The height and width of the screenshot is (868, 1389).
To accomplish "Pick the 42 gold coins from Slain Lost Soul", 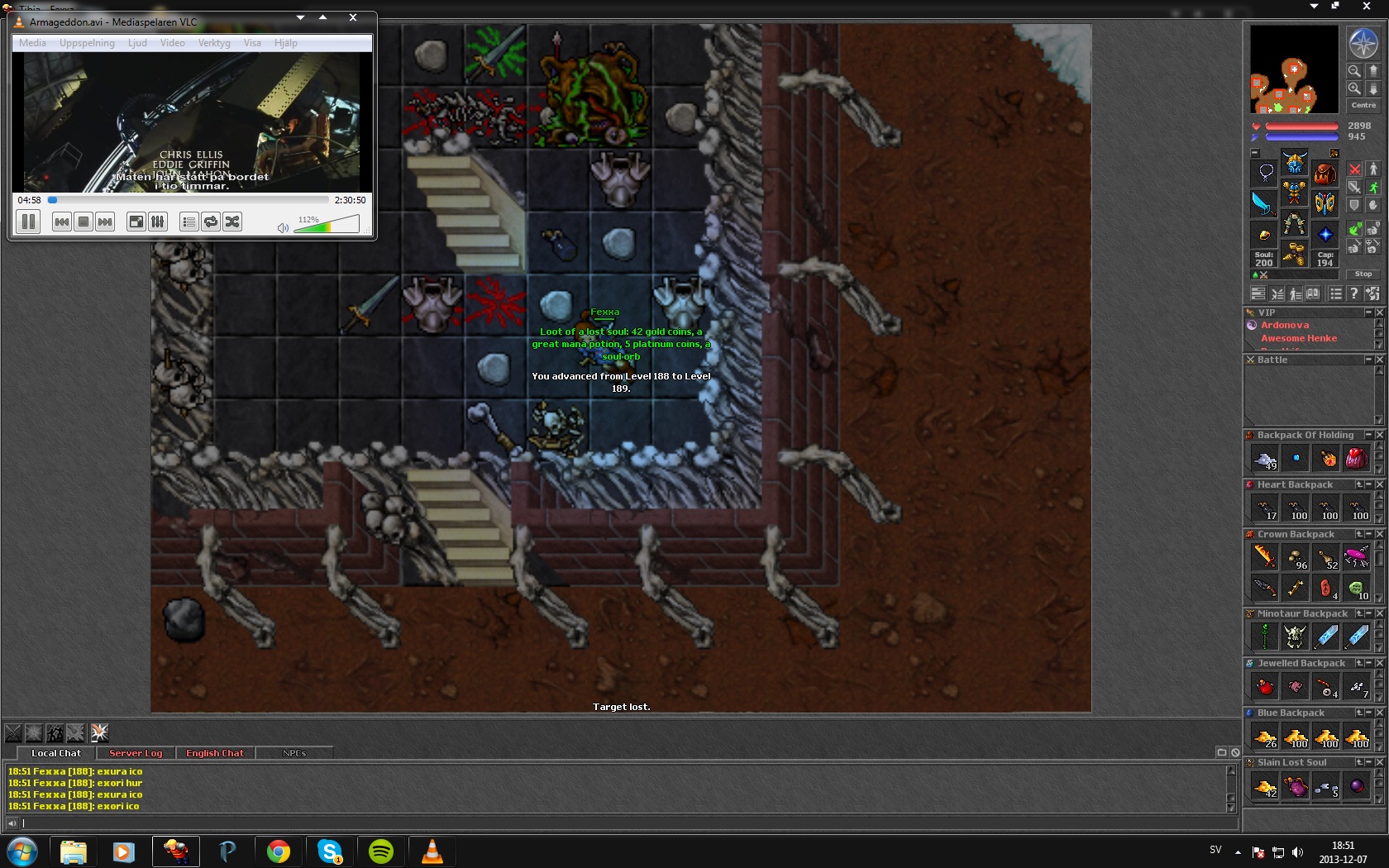I will pos(1265,786).
